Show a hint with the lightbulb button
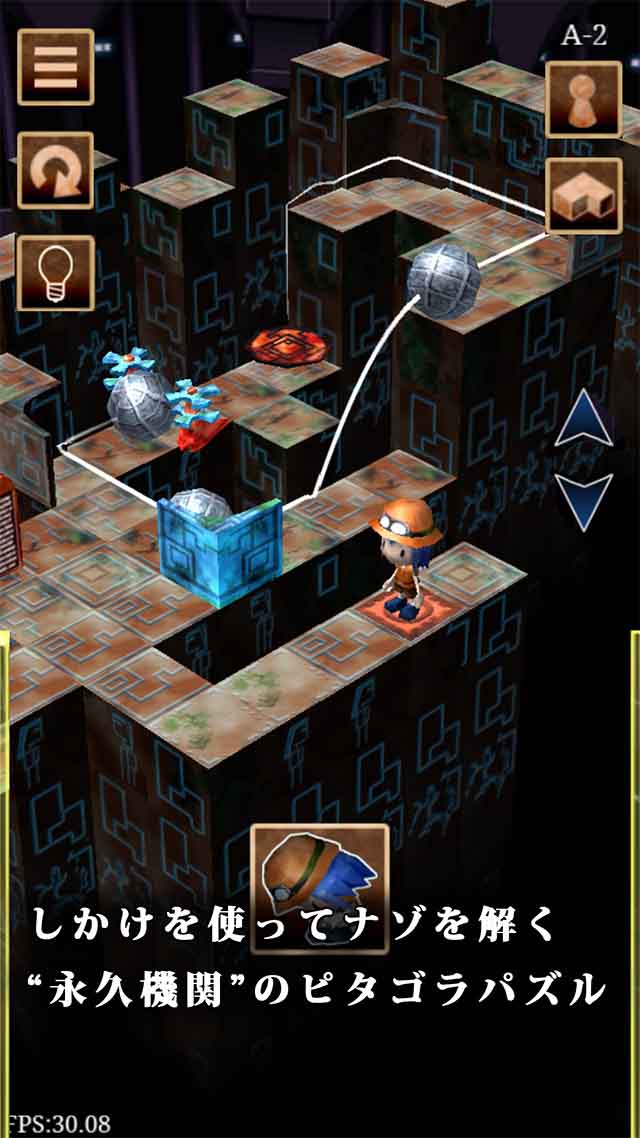This screenshot has height=1138, width=640. click(56, 272)
